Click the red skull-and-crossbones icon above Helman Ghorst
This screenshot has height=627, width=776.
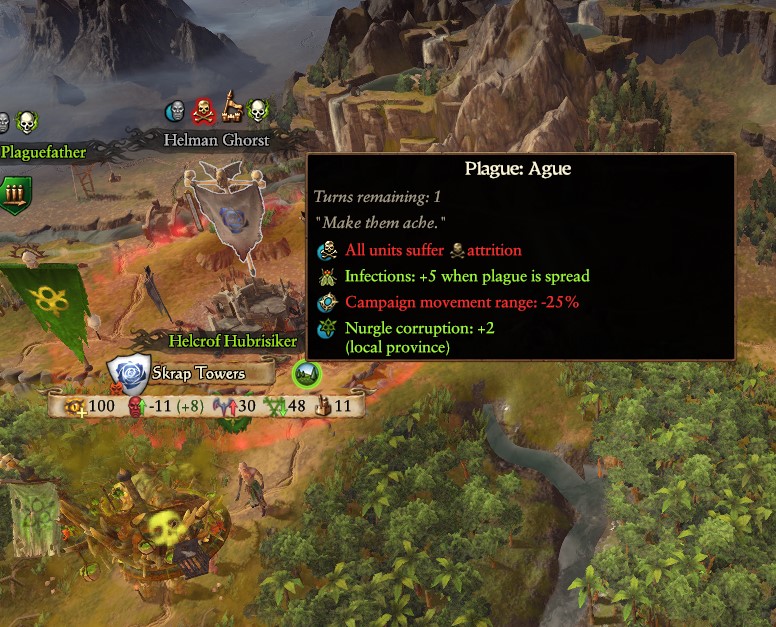pyautogui.click(x=204, y=110)
